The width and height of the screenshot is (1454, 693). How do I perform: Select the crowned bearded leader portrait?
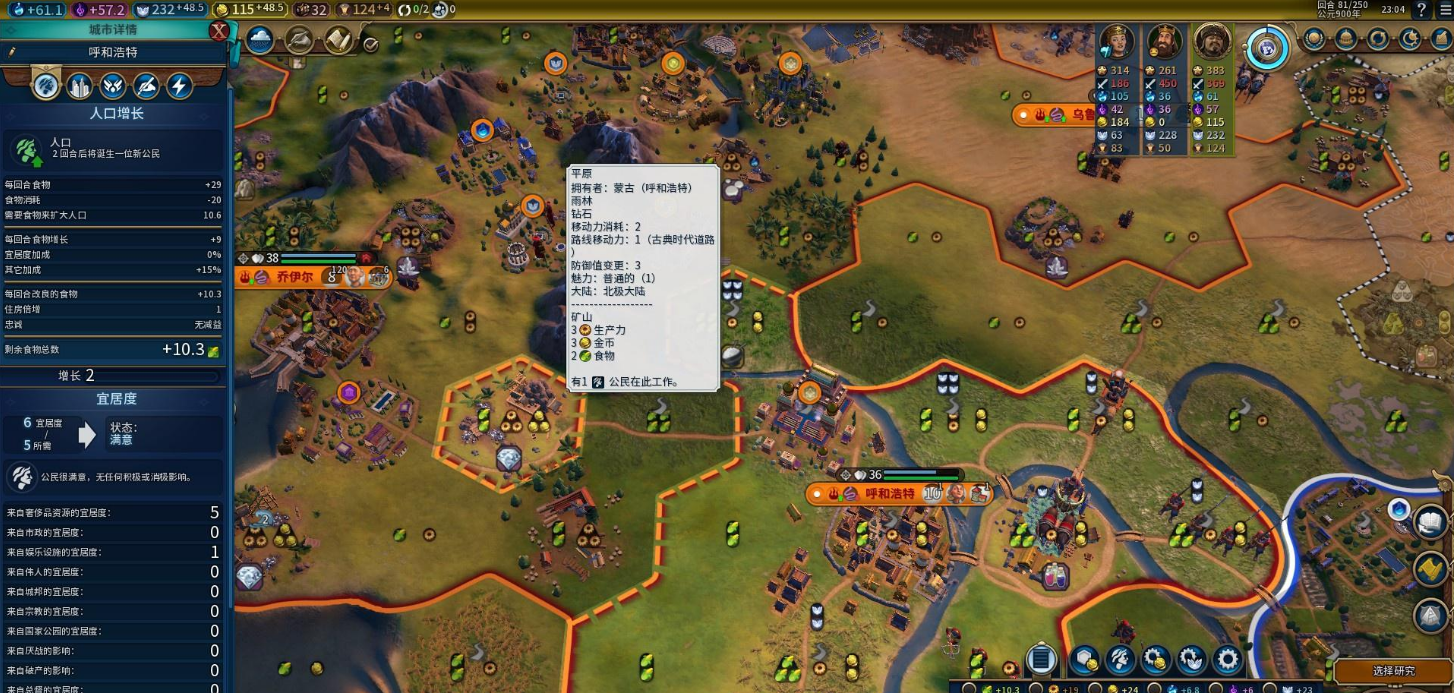[1165, 42]
